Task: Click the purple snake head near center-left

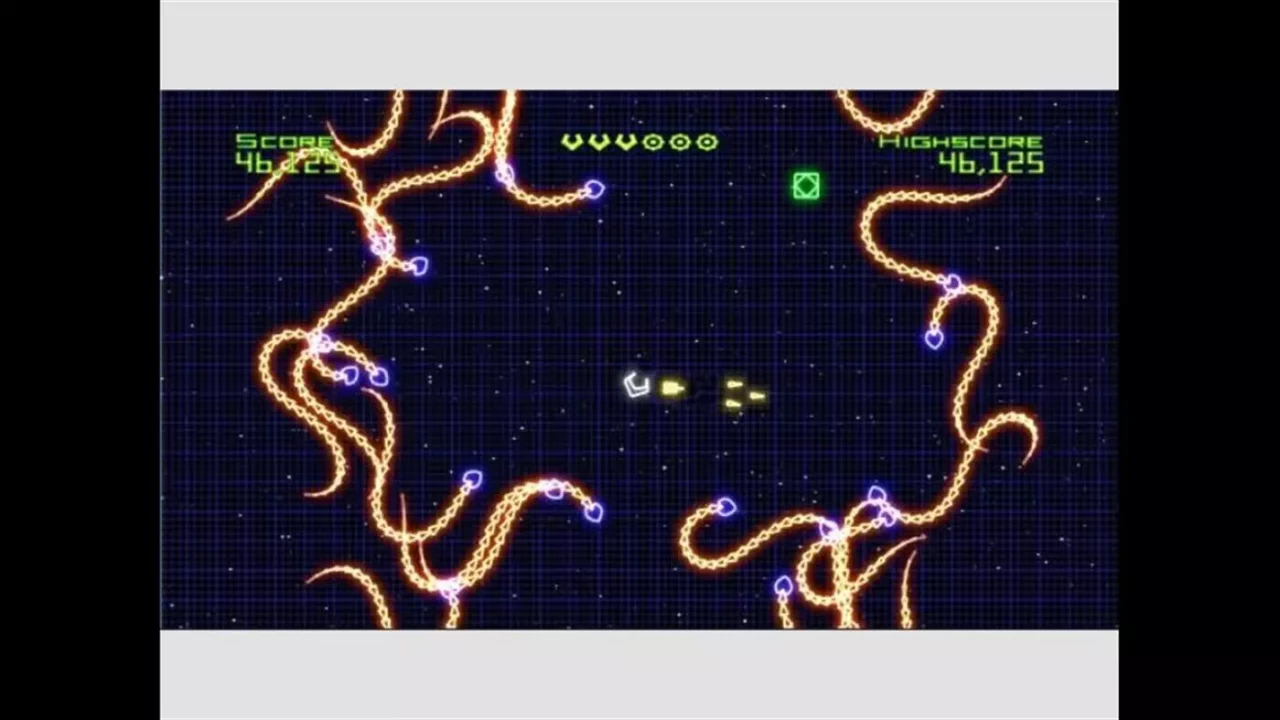Action: pos(378,376)
